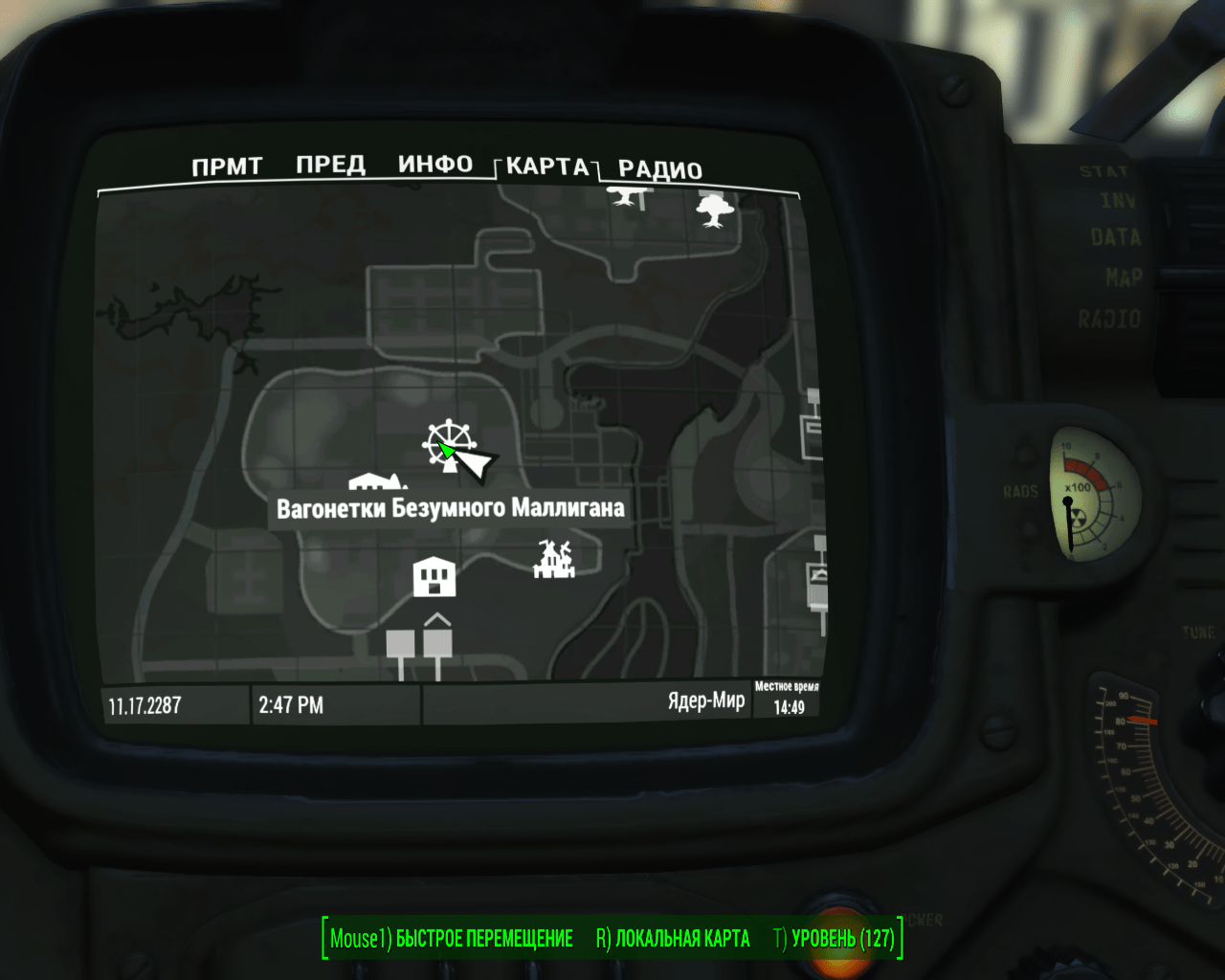
Task: Open the ПРЕД inventory tab
Action: coord(330,165)
